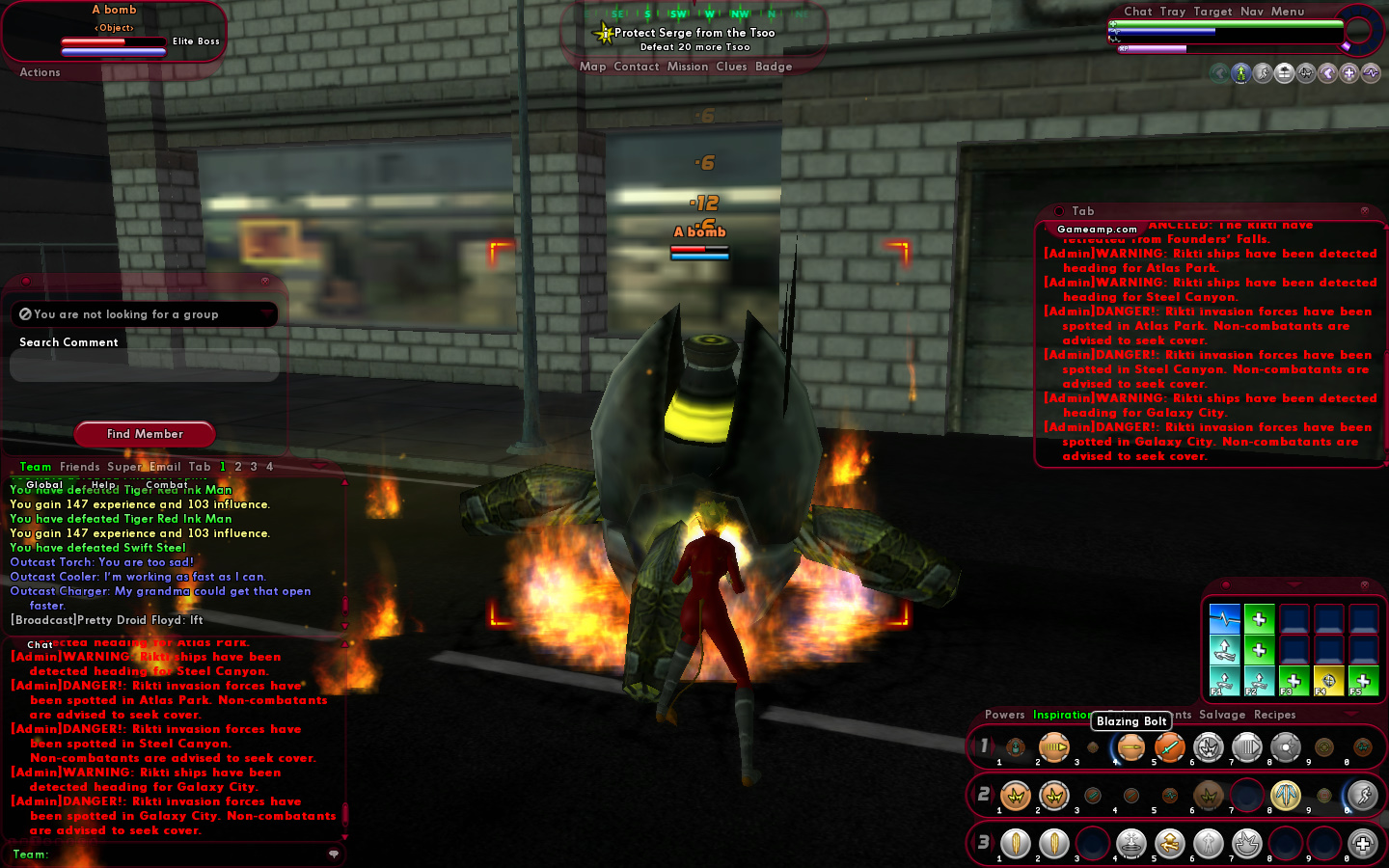Viewport: 1389px width, 868px height.
Task: Toggle the Nav window from the top bar
Action: click(1251, 12)
